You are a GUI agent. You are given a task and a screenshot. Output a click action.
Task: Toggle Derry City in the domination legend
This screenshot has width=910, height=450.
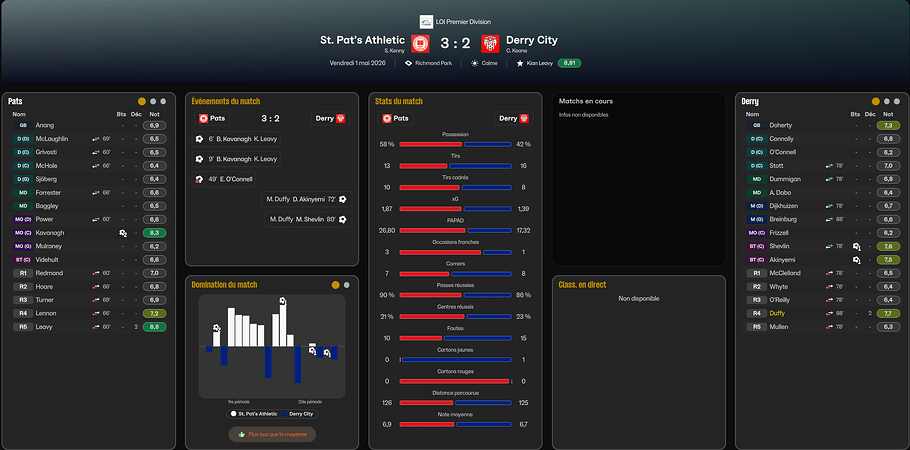tap(298, 413)
